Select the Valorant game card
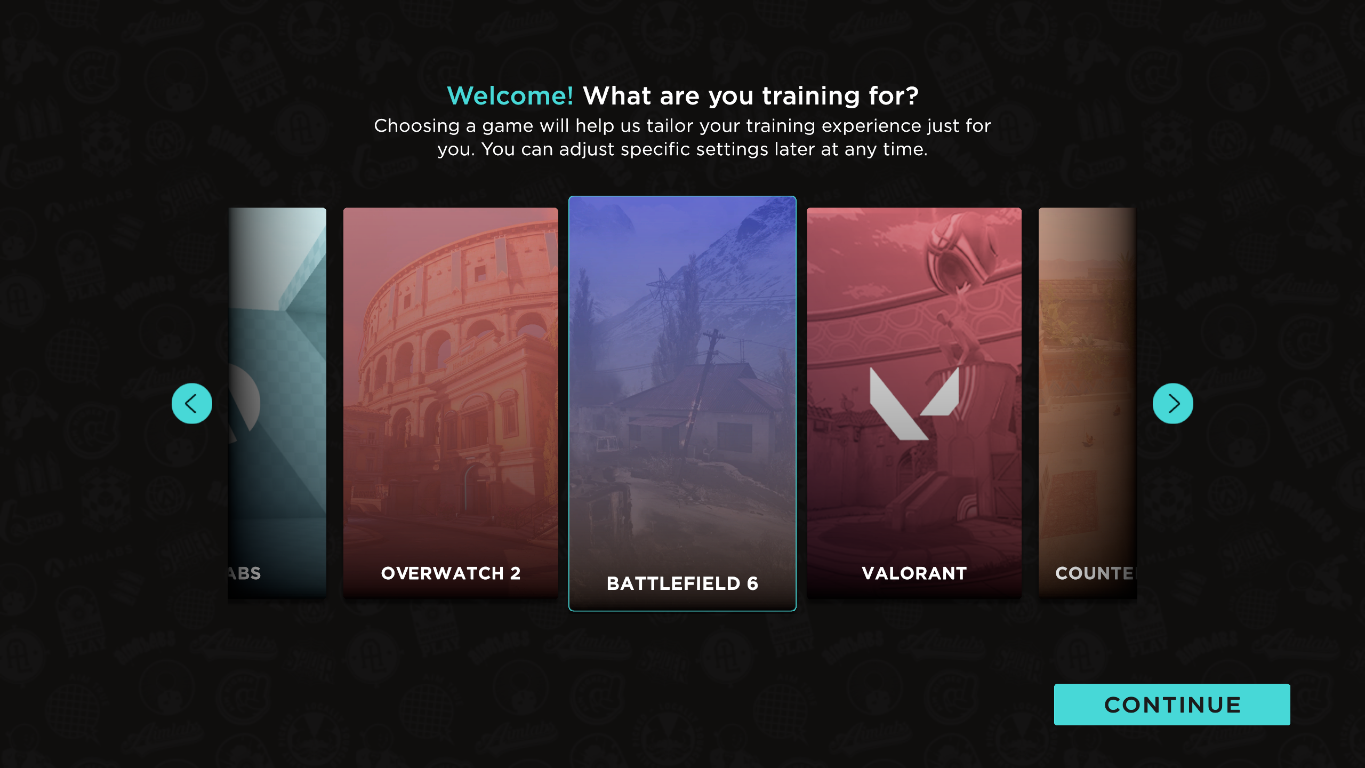 (x=913, y=404)
